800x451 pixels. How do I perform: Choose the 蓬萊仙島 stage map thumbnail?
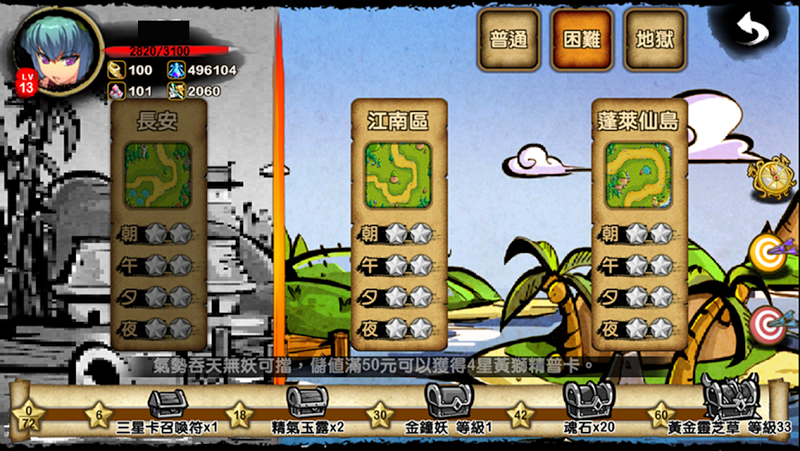pos(636,174)
